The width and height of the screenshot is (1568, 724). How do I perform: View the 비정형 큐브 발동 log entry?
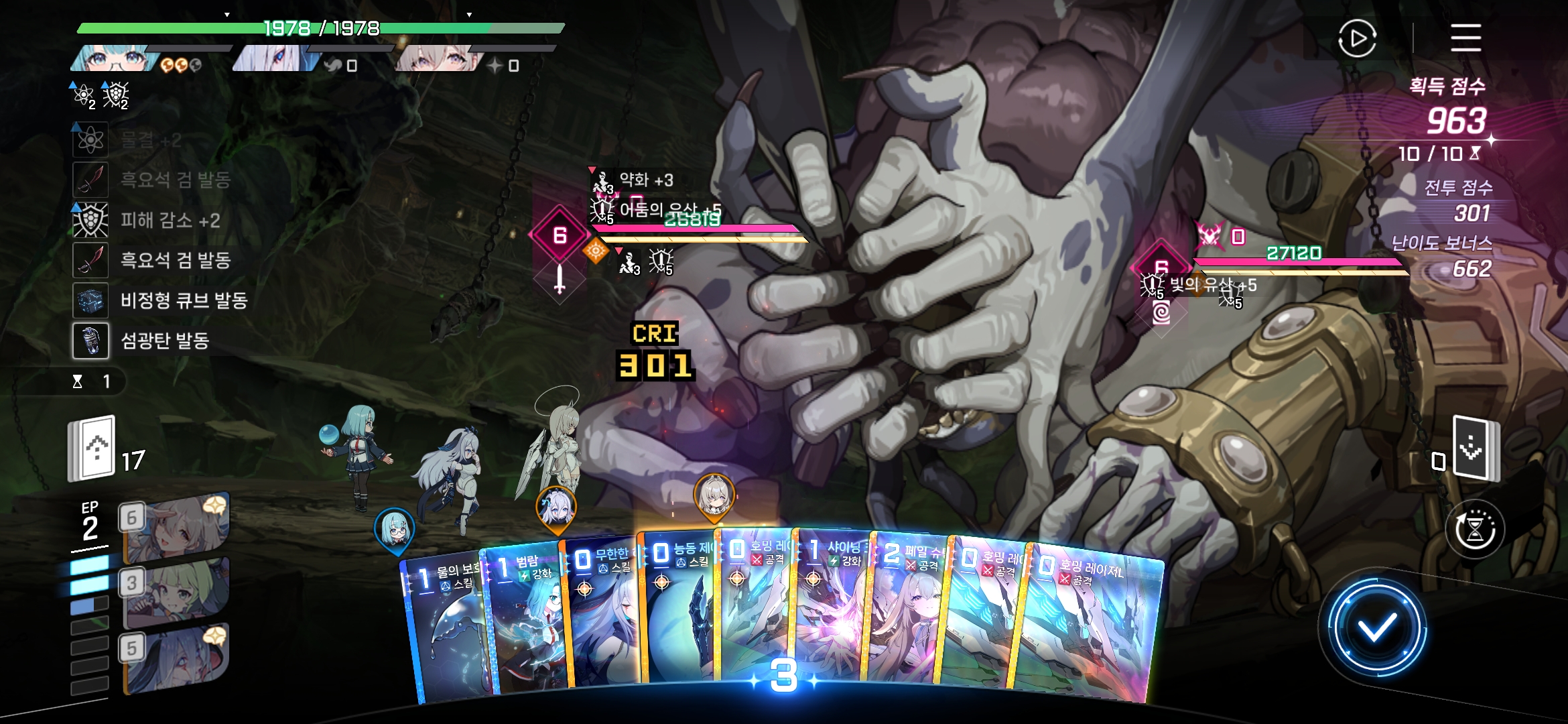point(183,300)
